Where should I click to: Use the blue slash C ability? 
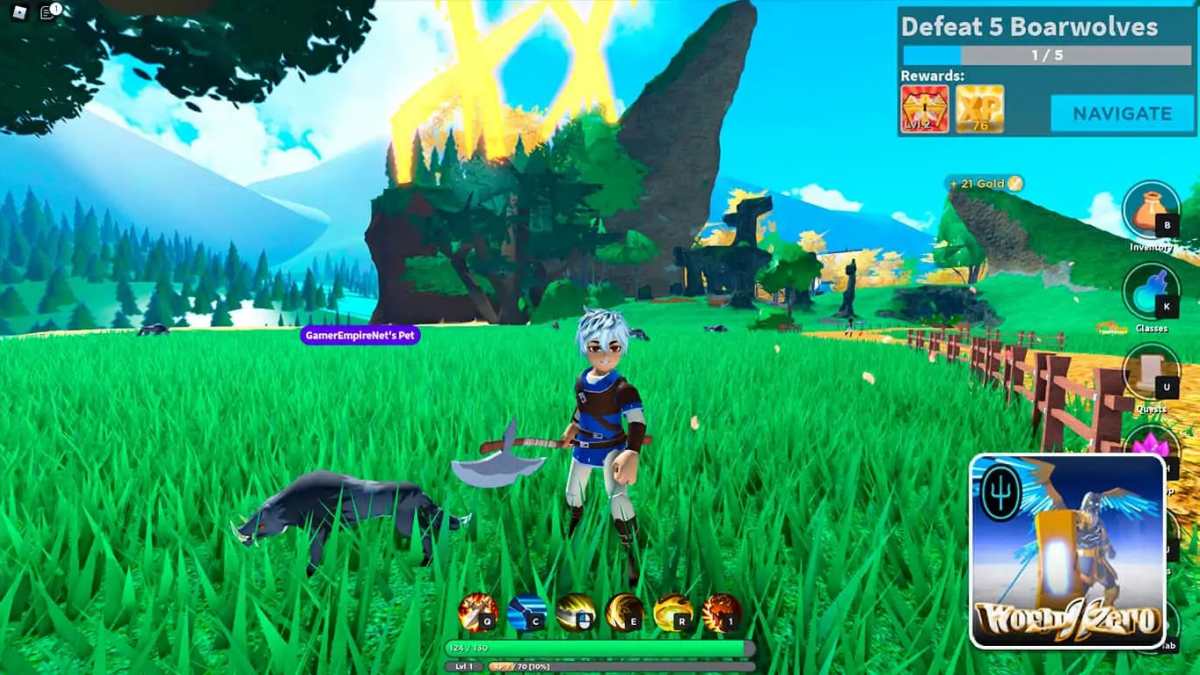point(526,612)
